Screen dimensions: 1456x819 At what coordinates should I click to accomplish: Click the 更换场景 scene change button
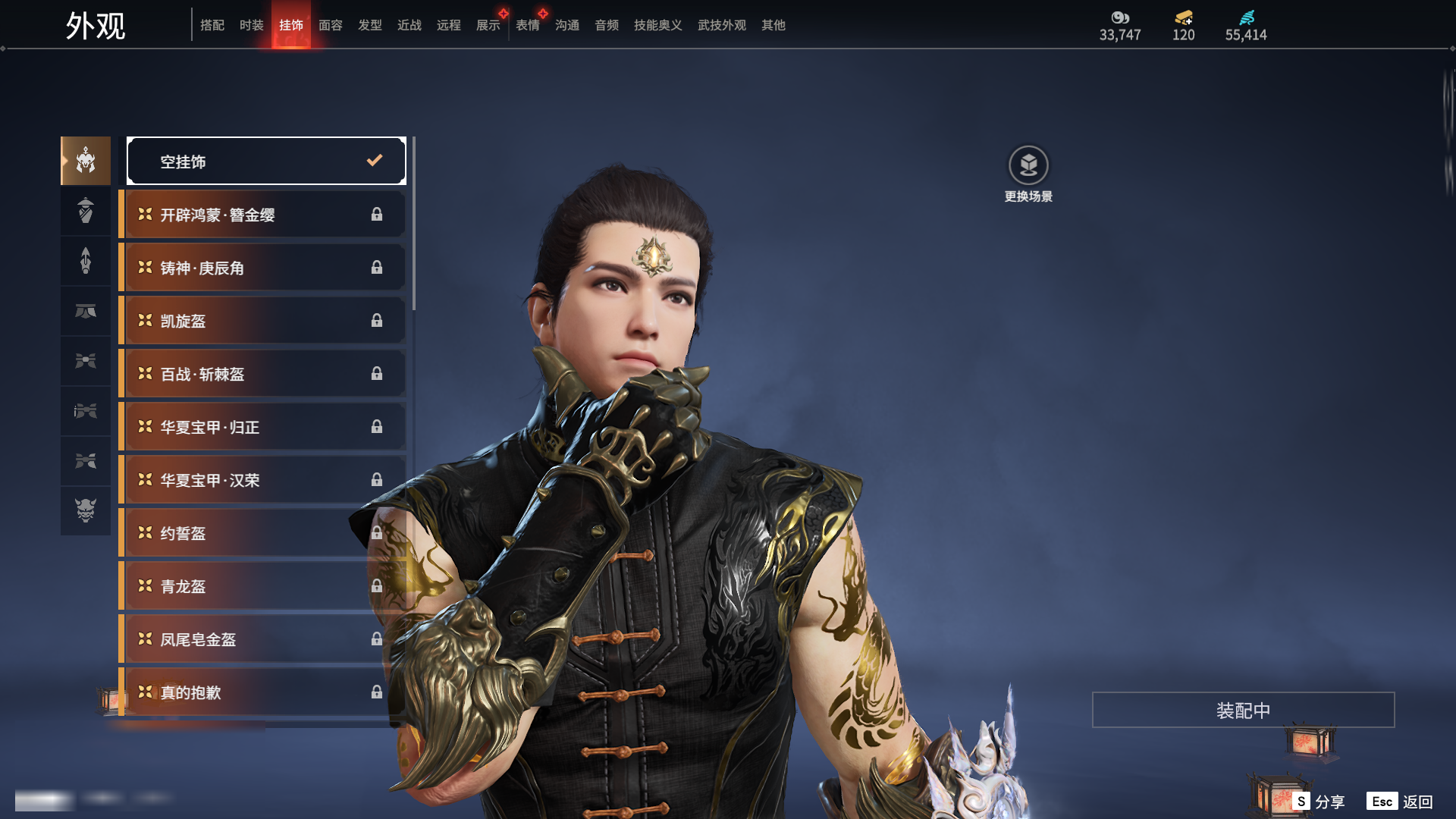(1028, 174)
